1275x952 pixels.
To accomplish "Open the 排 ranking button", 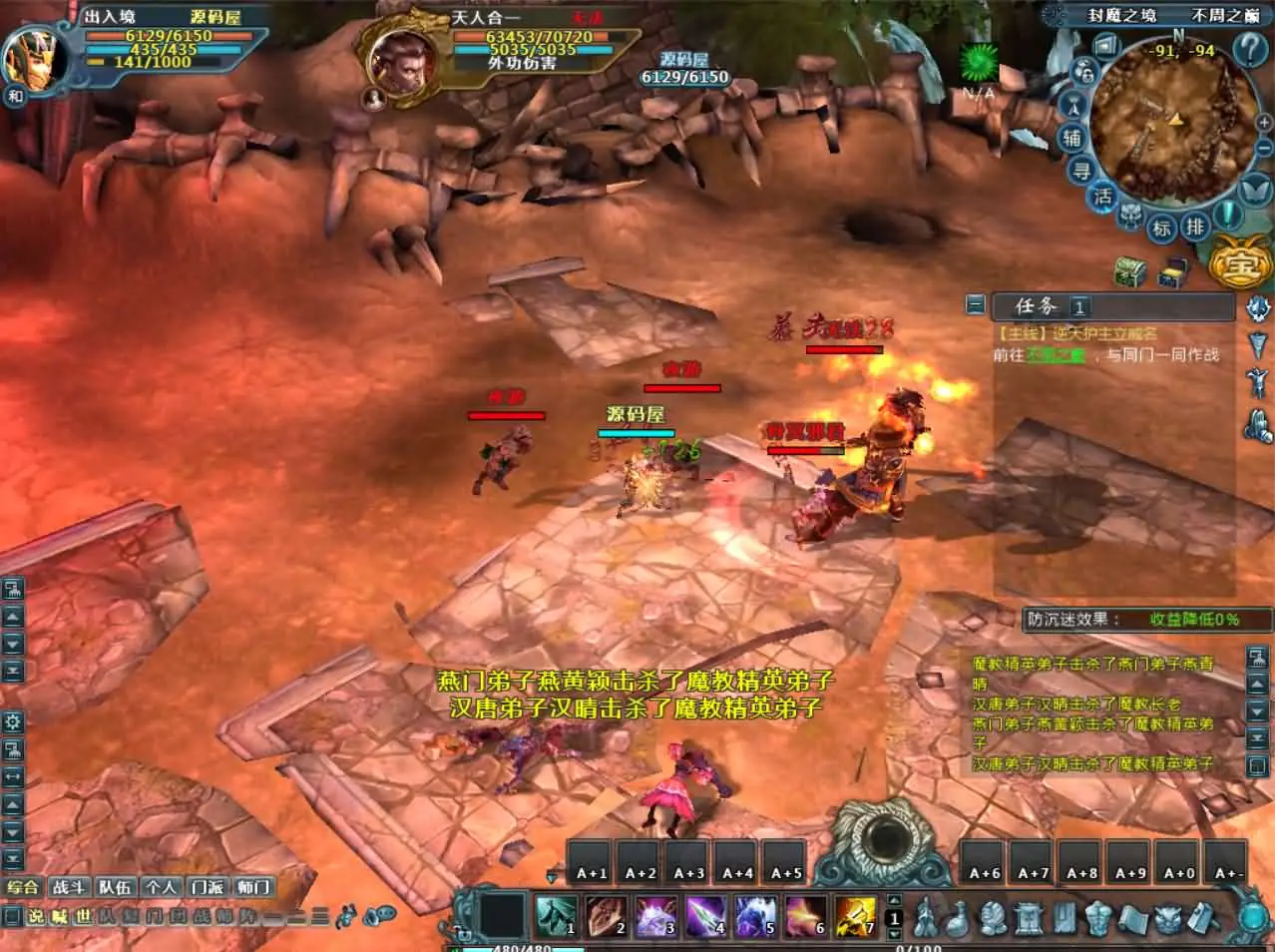I will tap(1194, 227).
